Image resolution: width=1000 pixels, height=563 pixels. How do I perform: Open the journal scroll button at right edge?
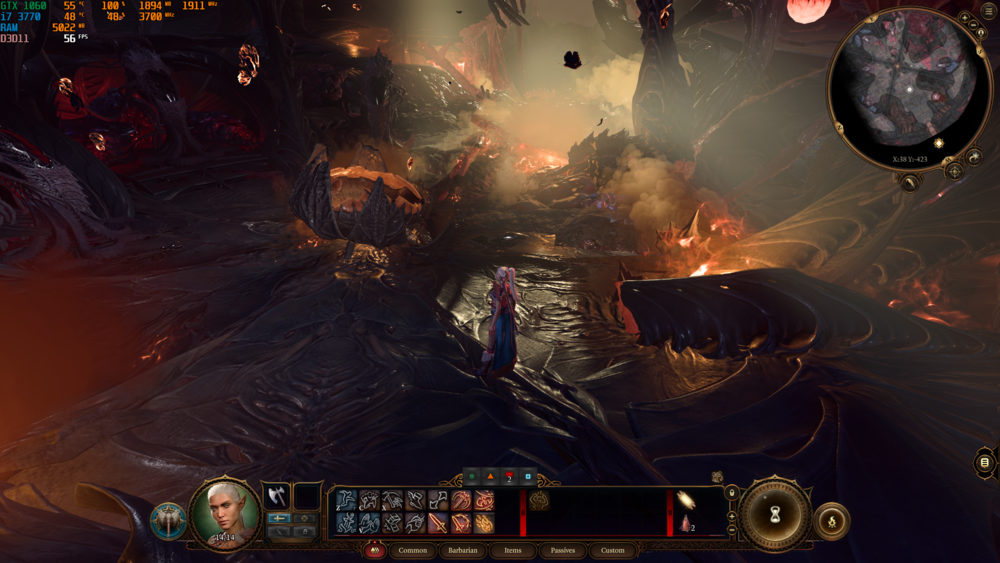coord(985,462)
